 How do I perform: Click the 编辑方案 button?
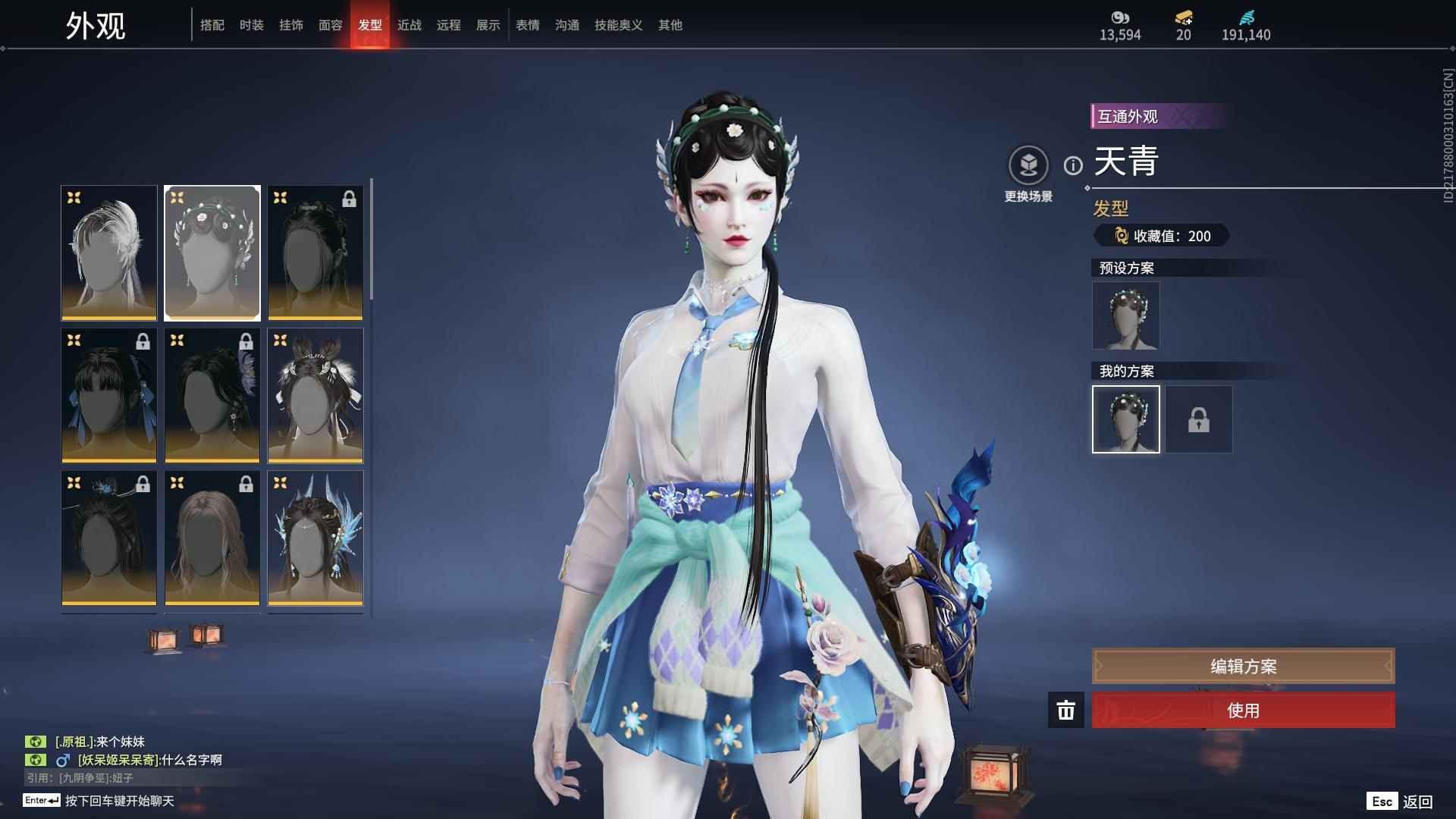click(x=1243, y=667)
